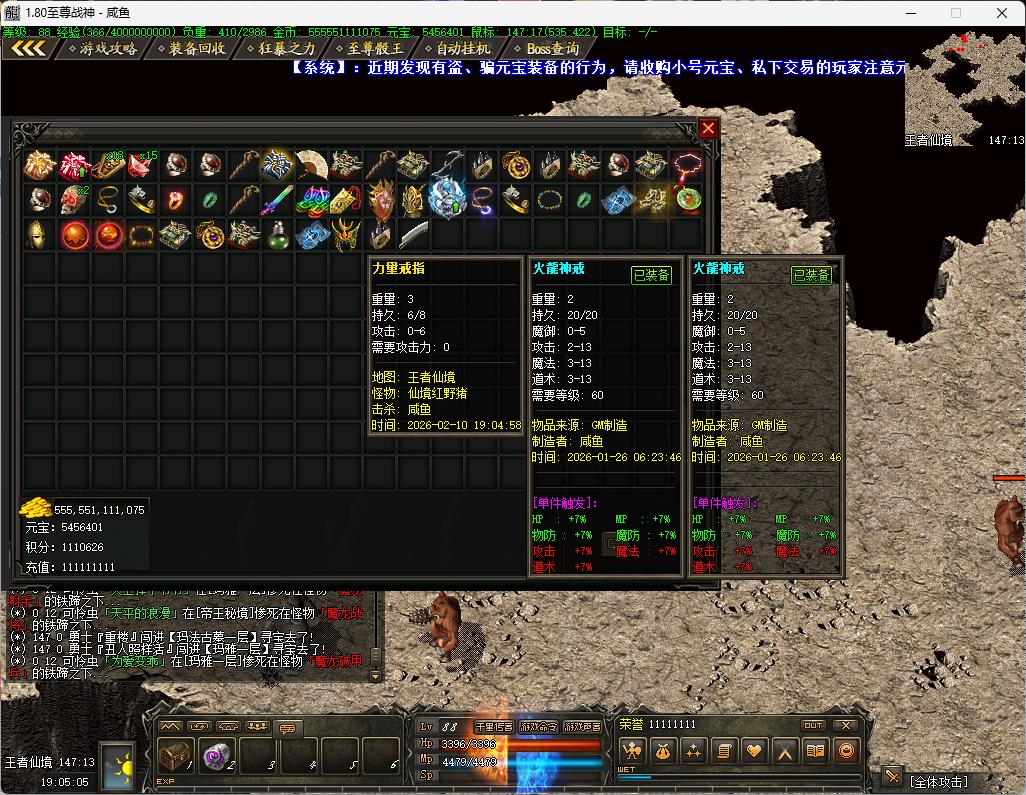Minimize the game window
Image resolution: width=1026 pixels, height=795 pixels.
point(911,13)
